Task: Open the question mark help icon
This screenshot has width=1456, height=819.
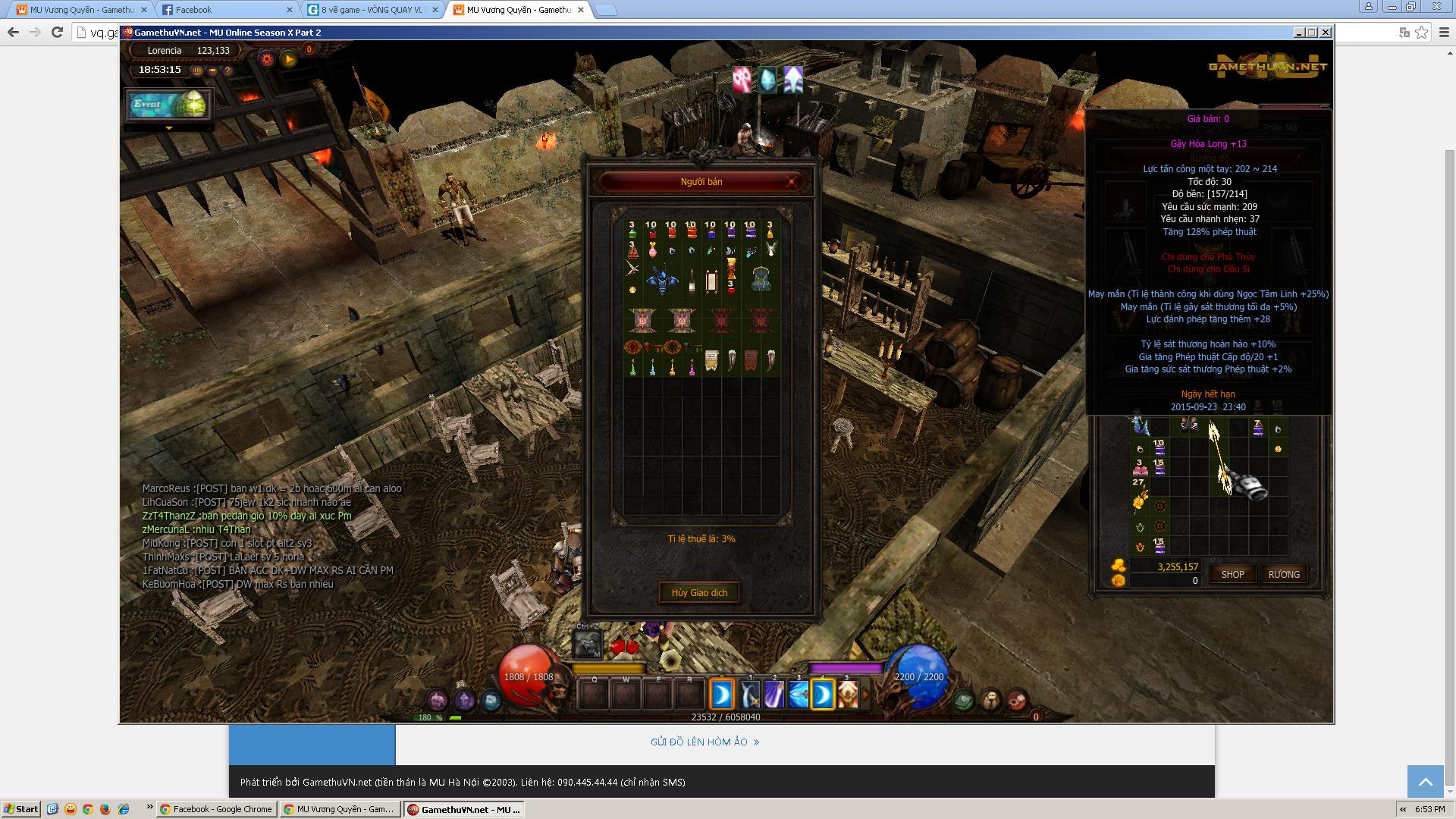Action: point(227,71)
